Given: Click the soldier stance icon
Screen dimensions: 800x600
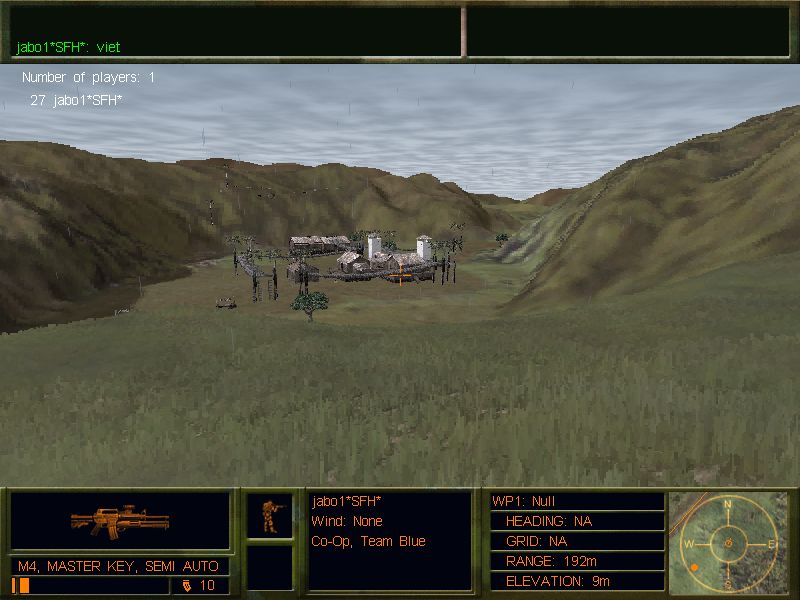Looking at the screenshot, I should pos(270,515).
